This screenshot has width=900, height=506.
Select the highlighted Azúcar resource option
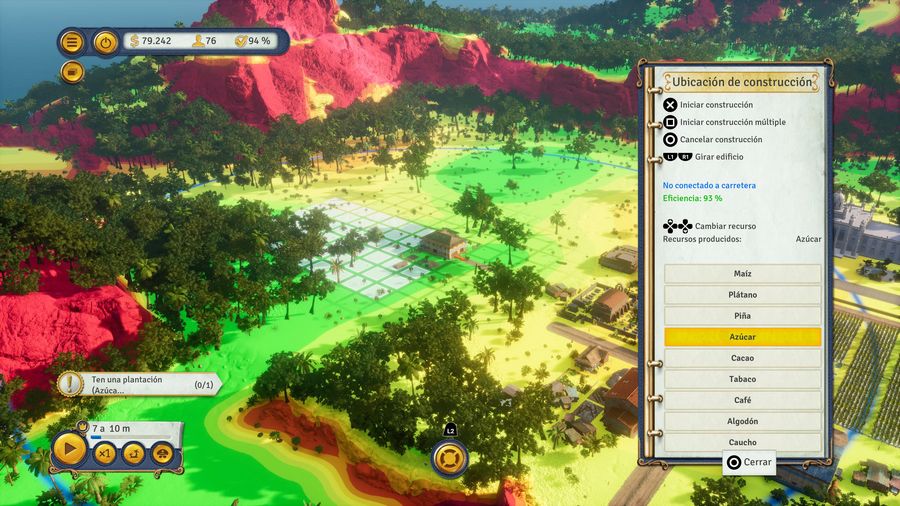742,337
